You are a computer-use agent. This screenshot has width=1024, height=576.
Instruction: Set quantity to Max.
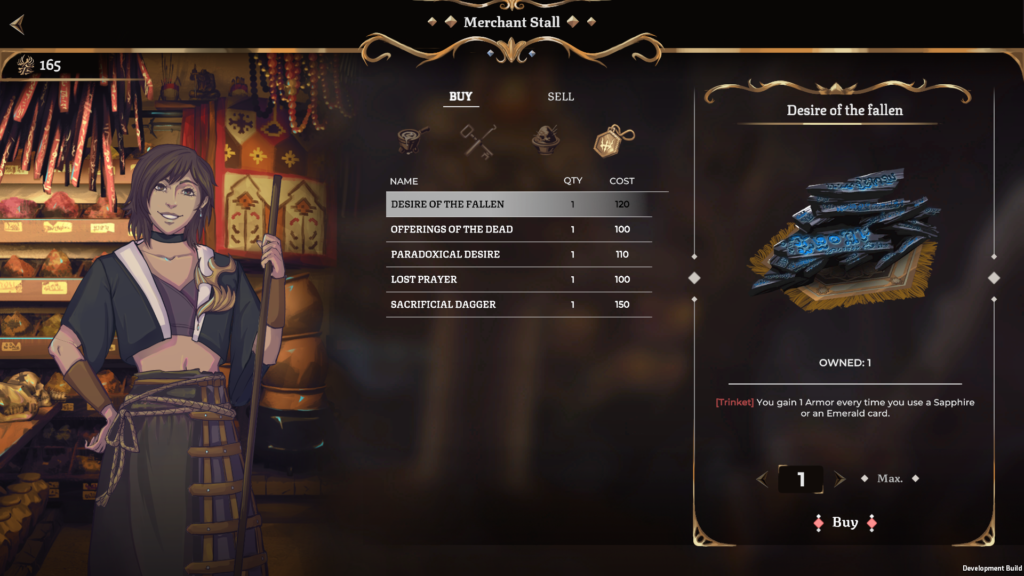[x=889, y=479]
